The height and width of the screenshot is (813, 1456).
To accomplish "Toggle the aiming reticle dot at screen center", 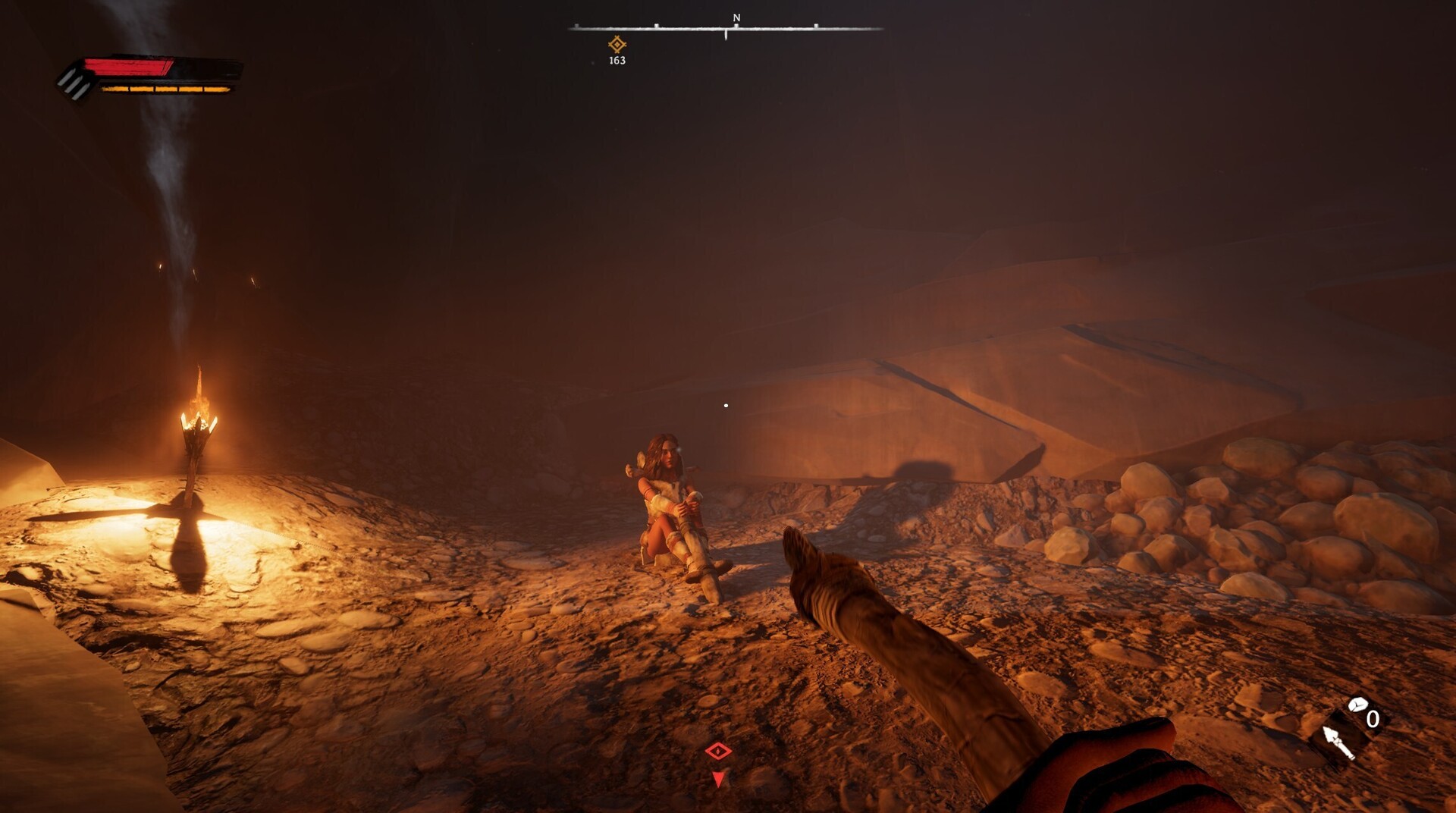I will tap(727, 404).
